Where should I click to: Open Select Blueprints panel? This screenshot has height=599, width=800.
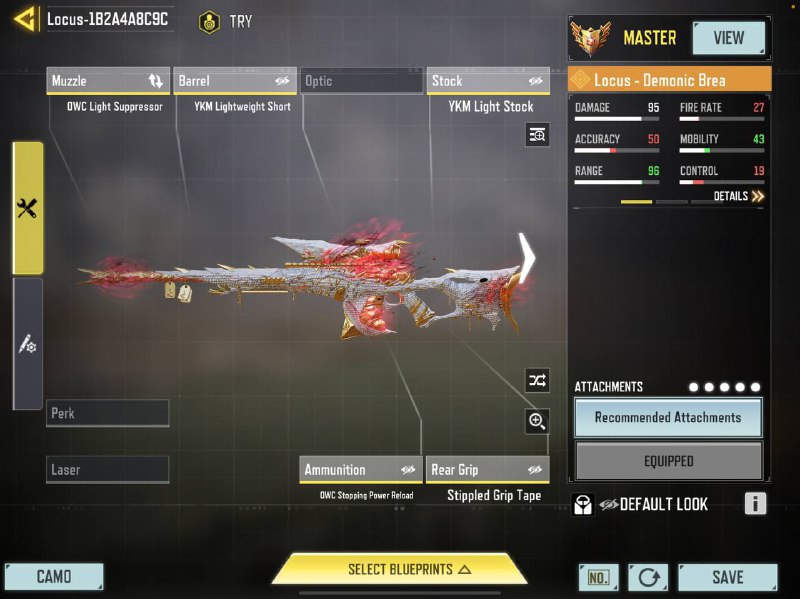click(x=399, y=569)
